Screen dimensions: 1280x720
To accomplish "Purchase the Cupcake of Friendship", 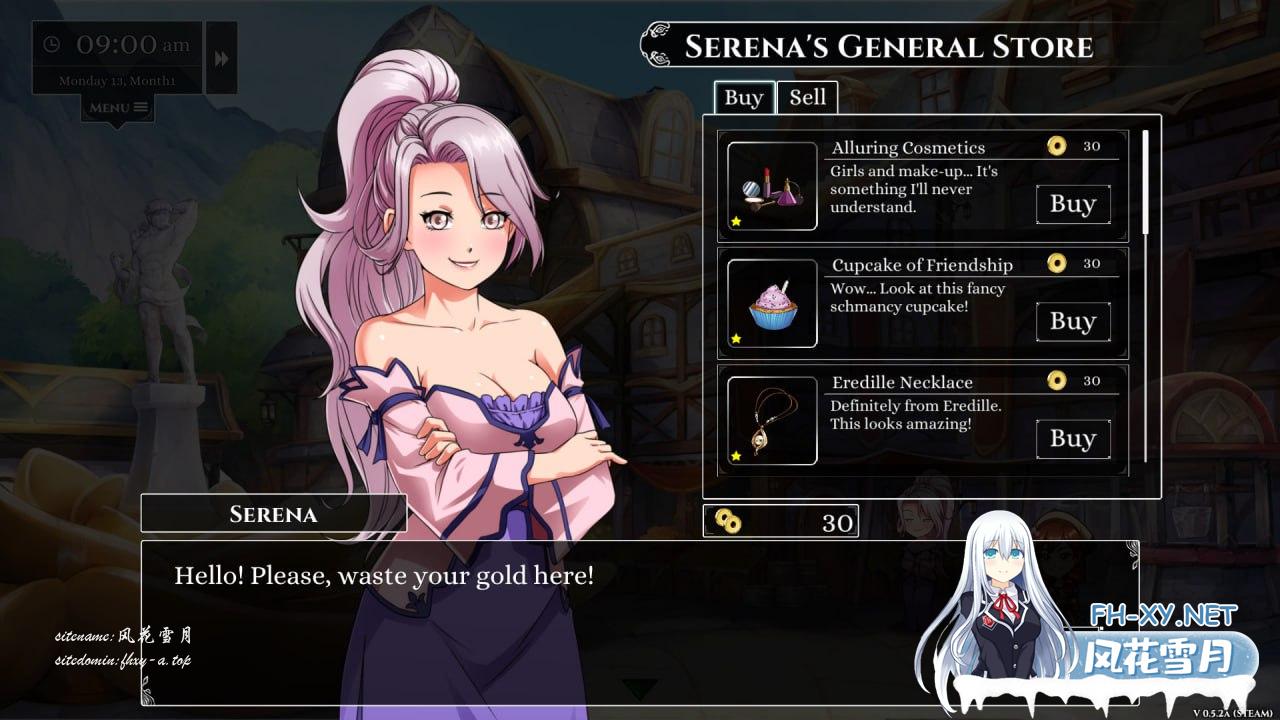I will [x=1072, y=321].
